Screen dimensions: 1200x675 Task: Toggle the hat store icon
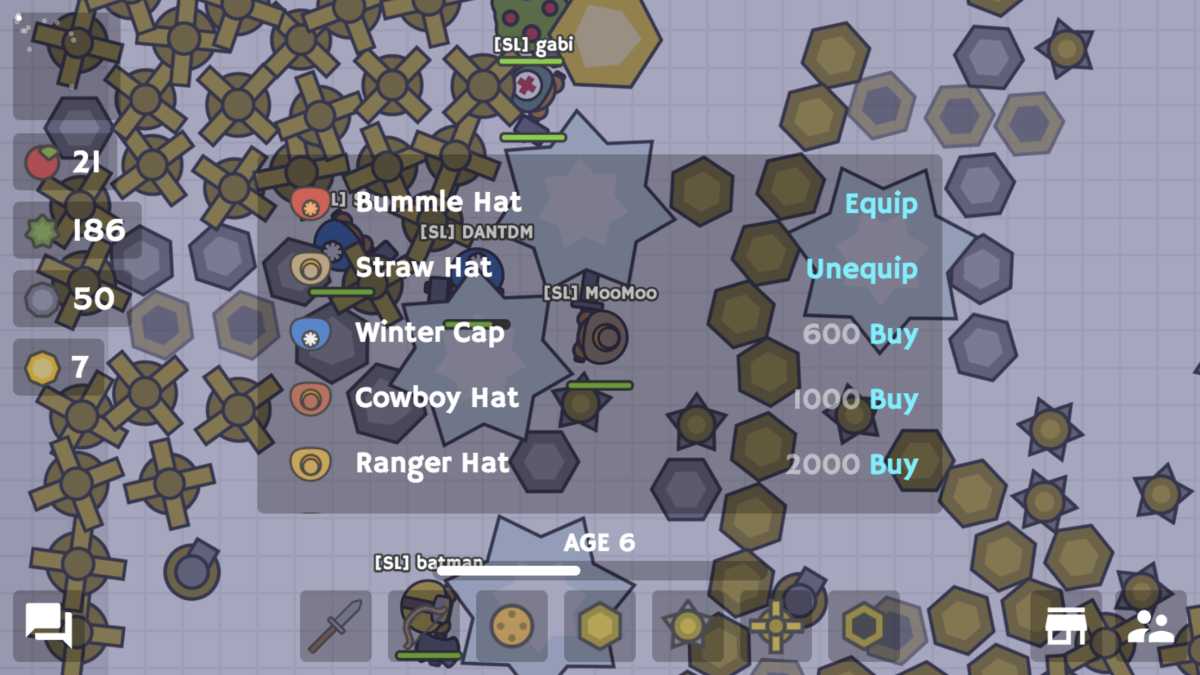coord(1066,627)
